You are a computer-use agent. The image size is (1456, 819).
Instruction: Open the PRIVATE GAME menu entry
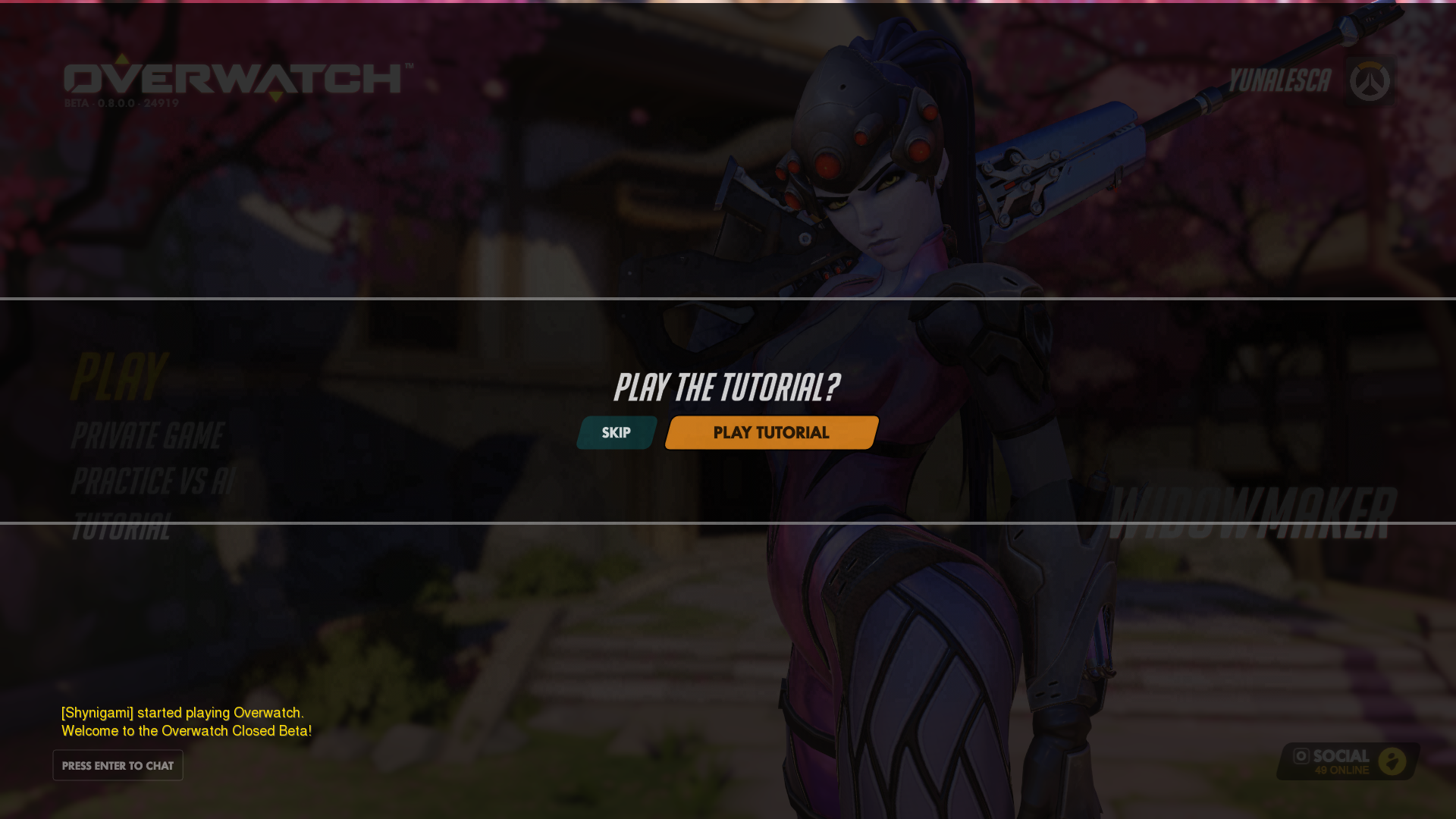pos(146,435)
